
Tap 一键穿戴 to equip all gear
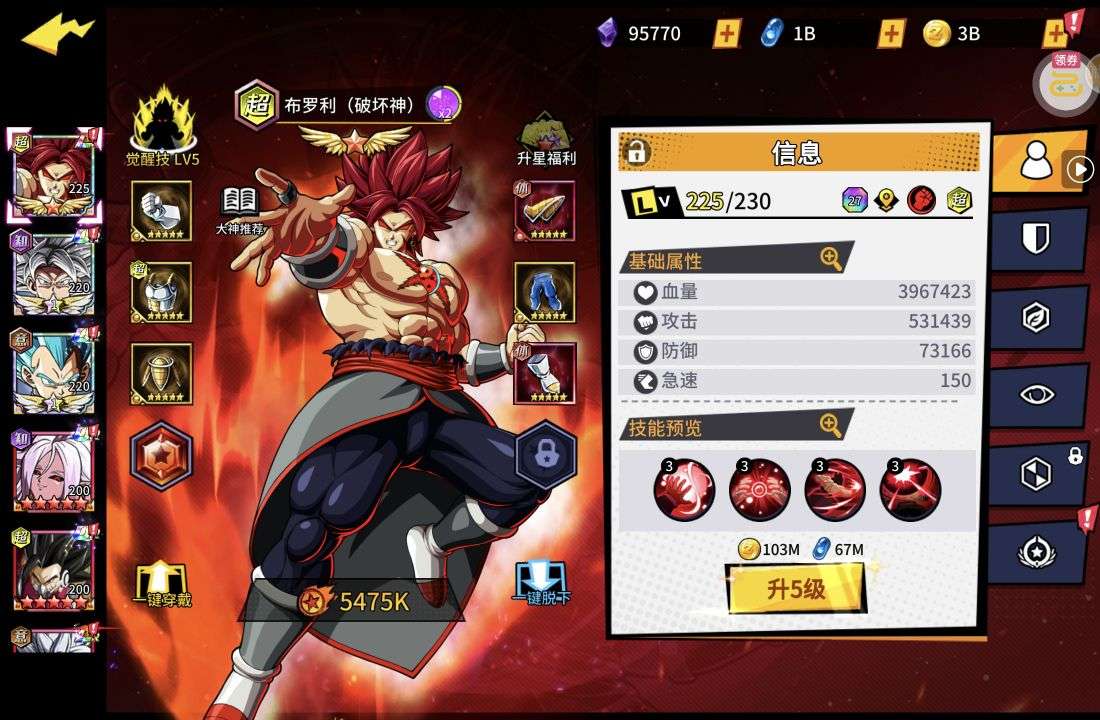(163, 585)
